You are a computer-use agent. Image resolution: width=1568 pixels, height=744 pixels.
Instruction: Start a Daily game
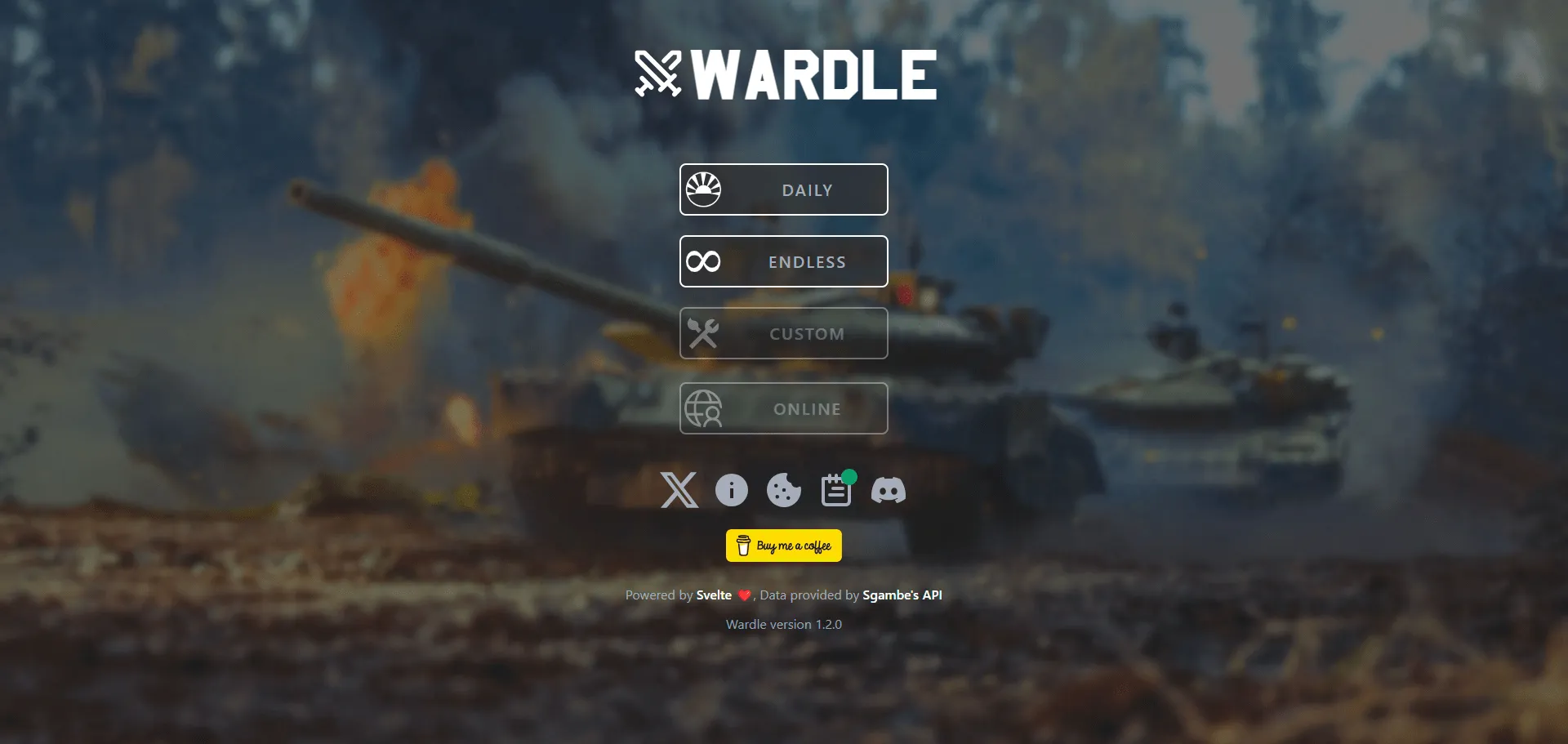coord(783,189)
